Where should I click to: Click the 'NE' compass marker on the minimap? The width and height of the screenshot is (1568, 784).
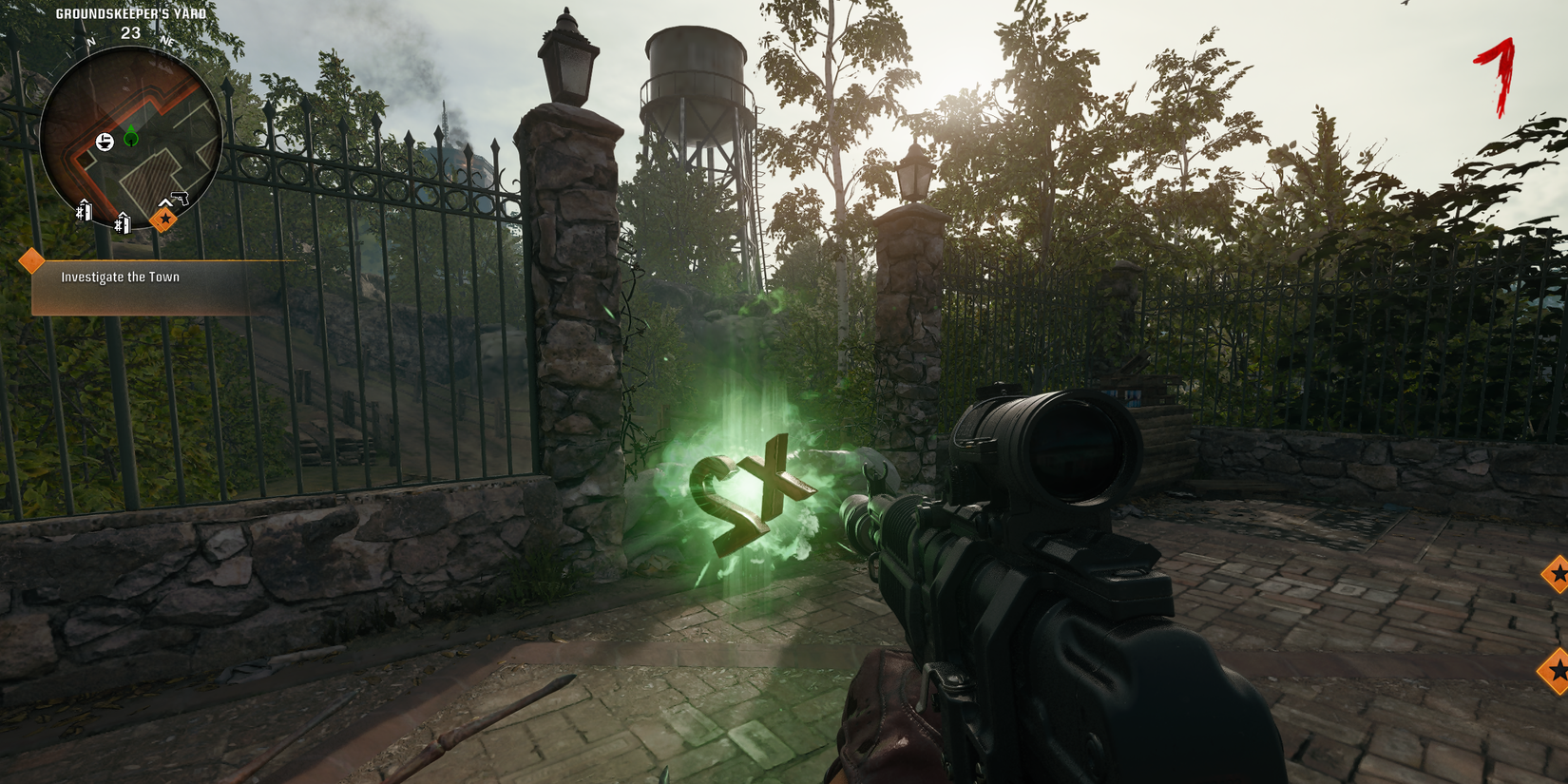(166, 43)
